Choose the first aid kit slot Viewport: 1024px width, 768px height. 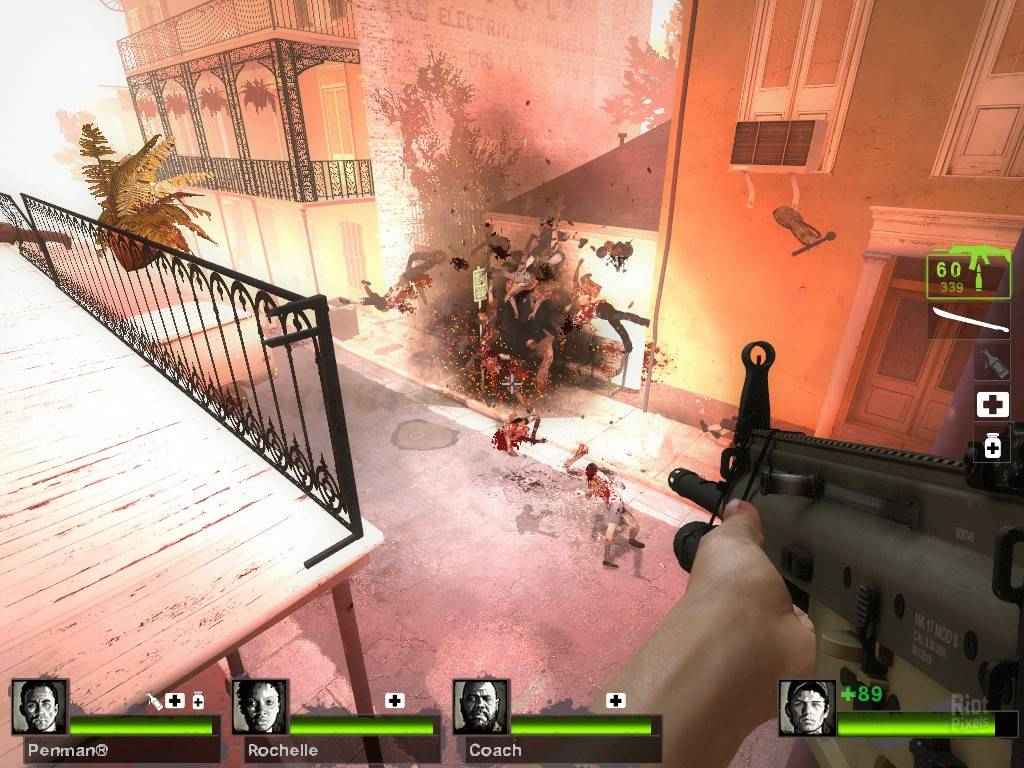point(992,405)
